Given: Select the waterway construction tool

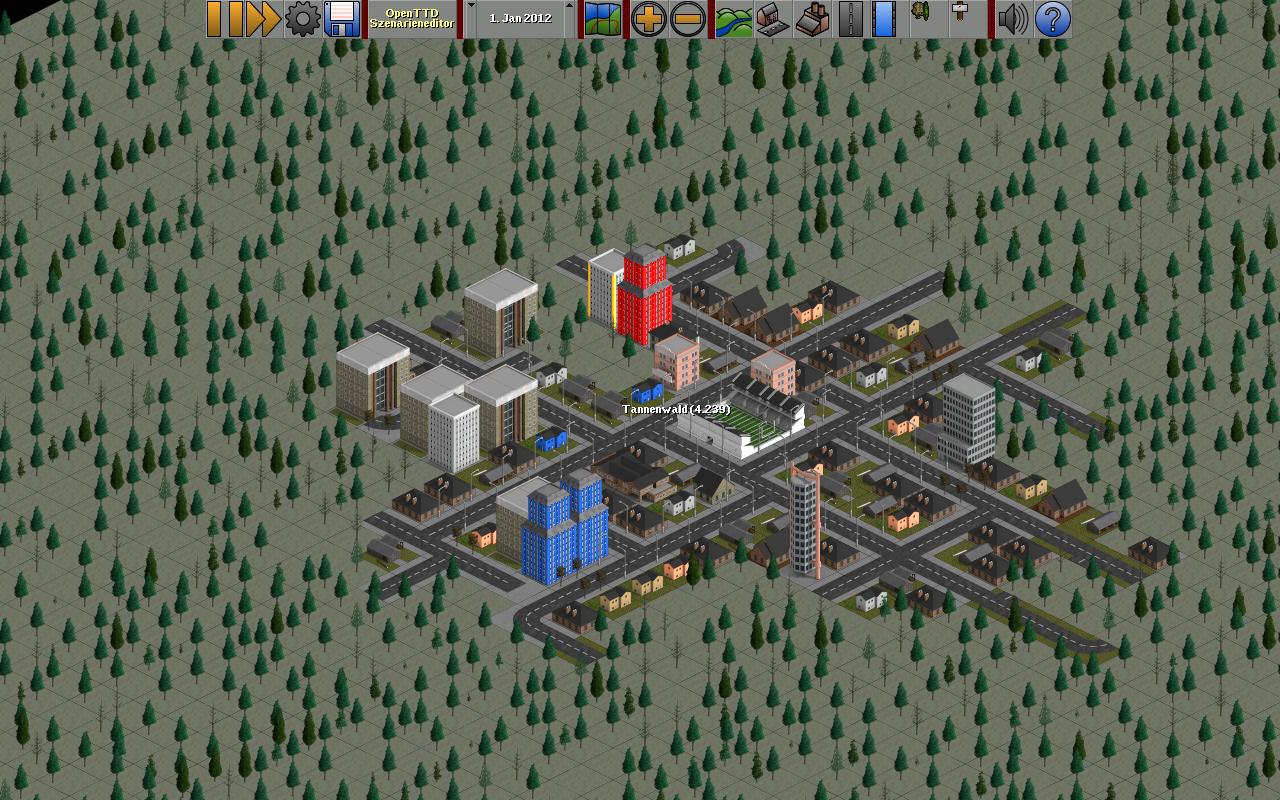Looking at the screenshot, I should 884,19.
